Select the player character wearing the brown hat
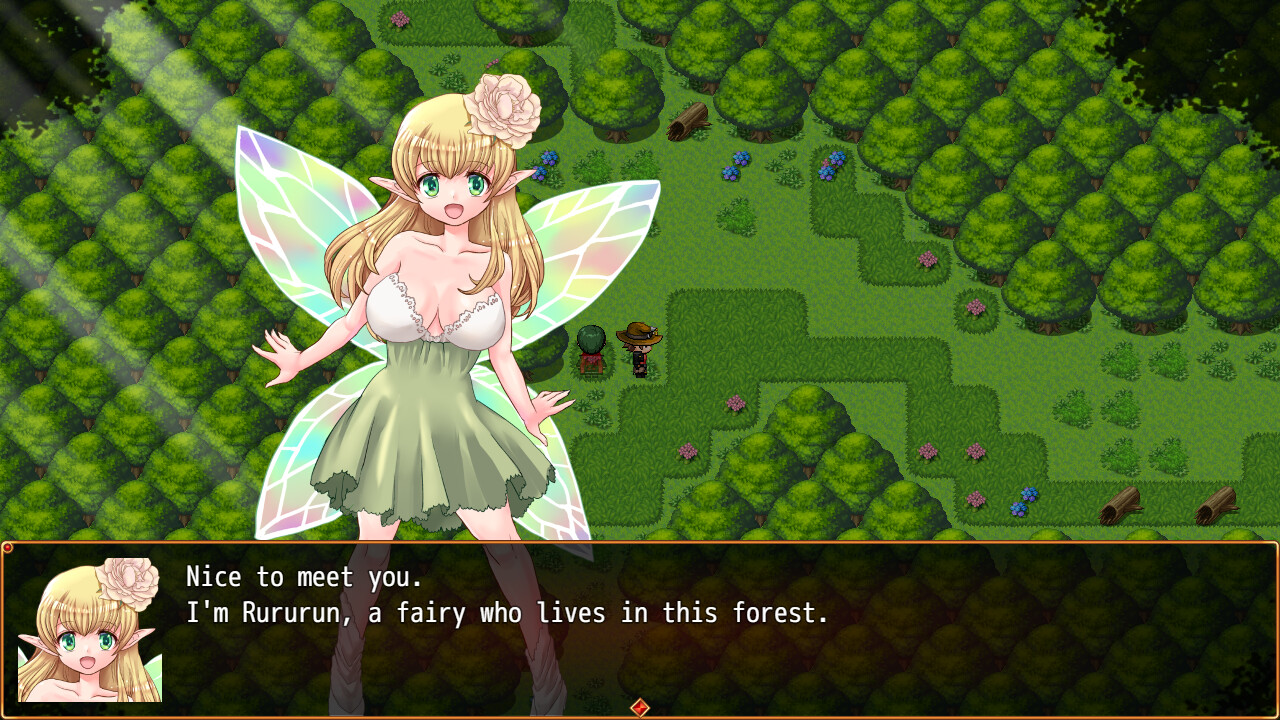Viewport: 1280px width, 720px height. pyautogui.click(x=640, y=345)
